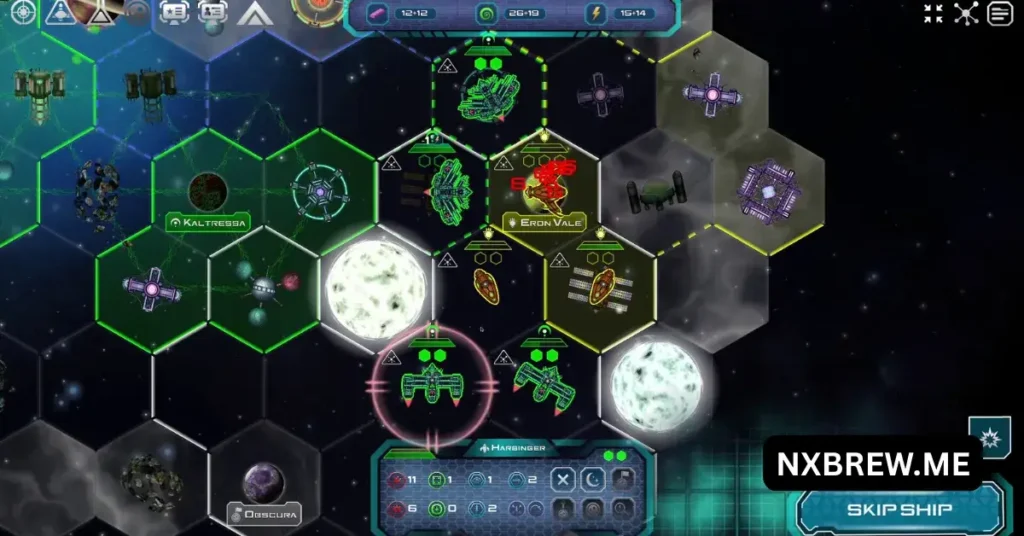Click the green spiral resource icon
This screenshot has width=1024, height=536.
click(487, 14)
